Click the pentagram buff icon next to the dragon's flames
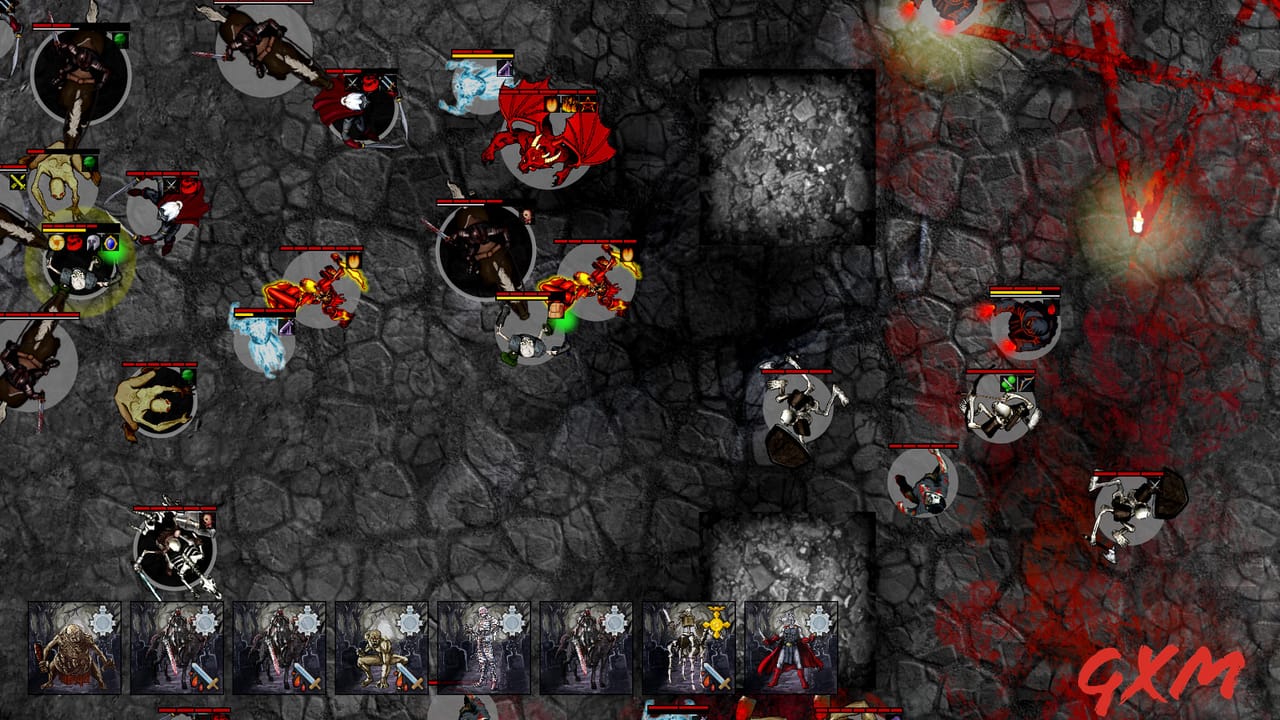The height and width of the screenshot is (720, 1280). 588,104
